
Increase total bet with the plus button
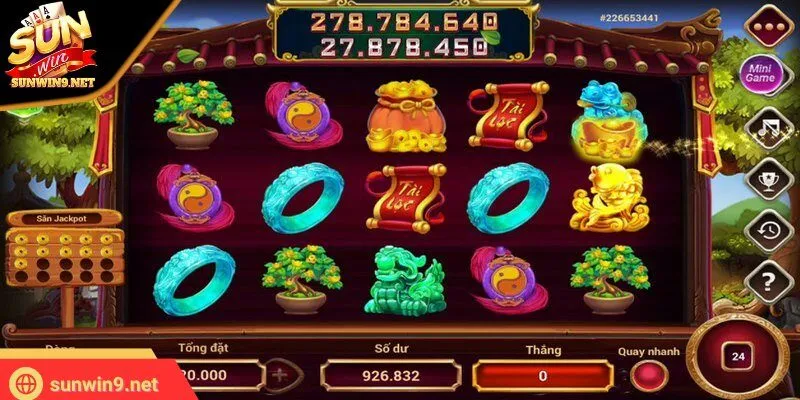(x=280, y=376)
